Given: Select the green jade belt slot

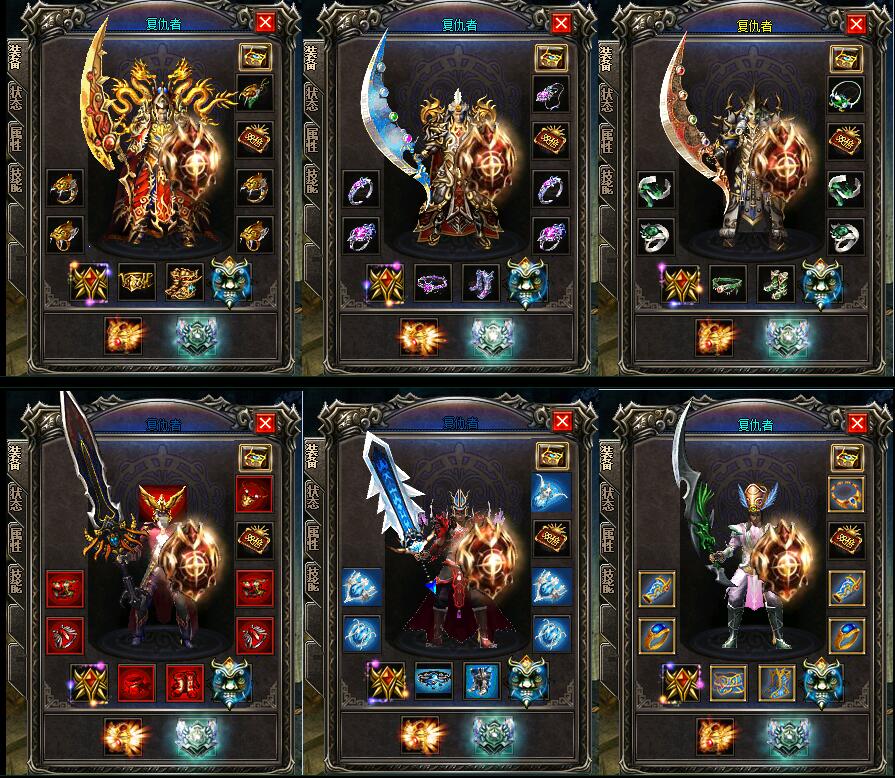Looking at the screenshot, I should click(728, 283).
